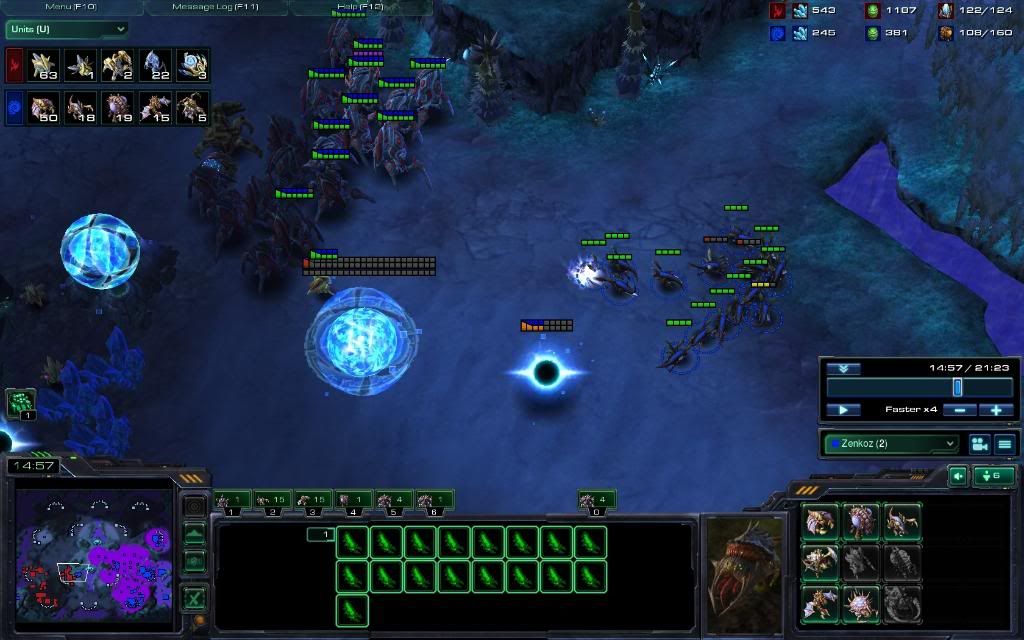Image resolution: width=1024 pixels, height=640 pixels.
Task: Open the Zenkoz (2) player view dropdown
Action: coord(891,443)
